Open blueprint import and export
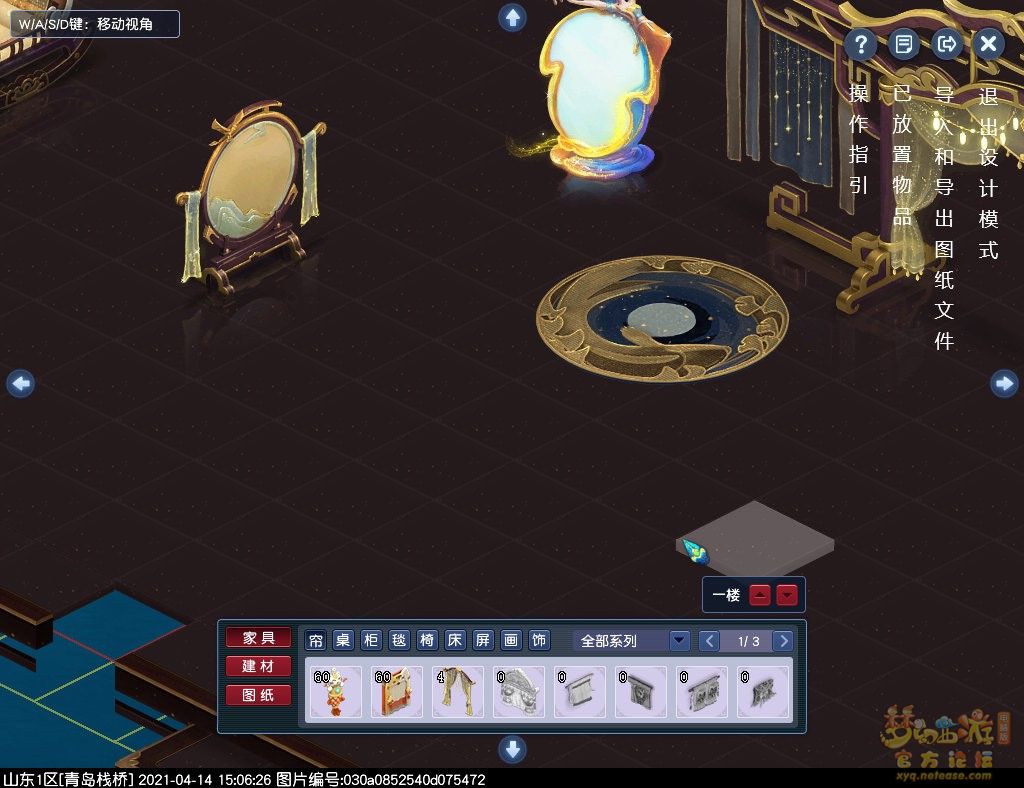 pos(946,44)
